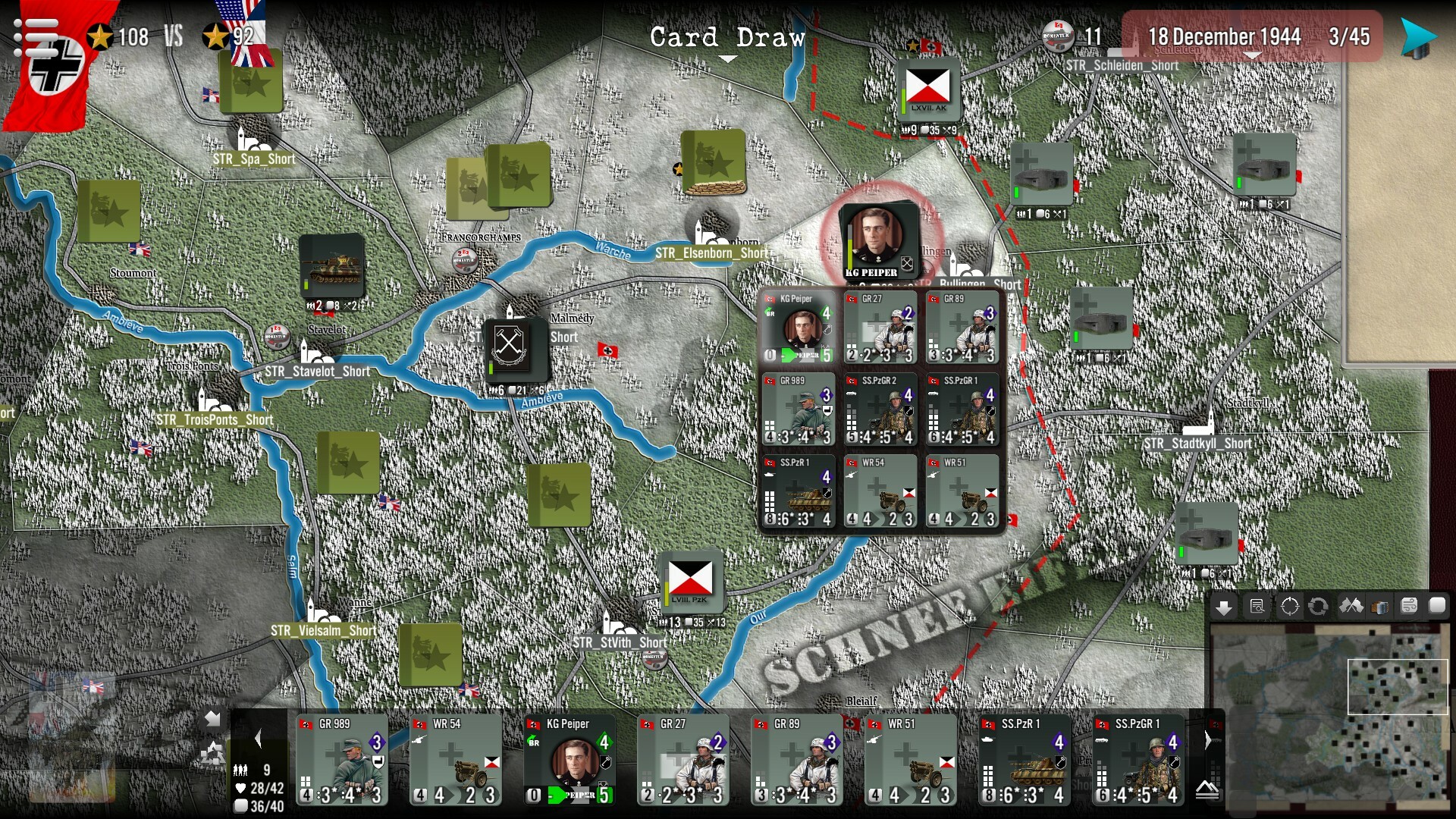This screenshot has width=1456, height=819.
Task: Select the center-view target icon on minimap toolbar
Action: coord(1291,605)
